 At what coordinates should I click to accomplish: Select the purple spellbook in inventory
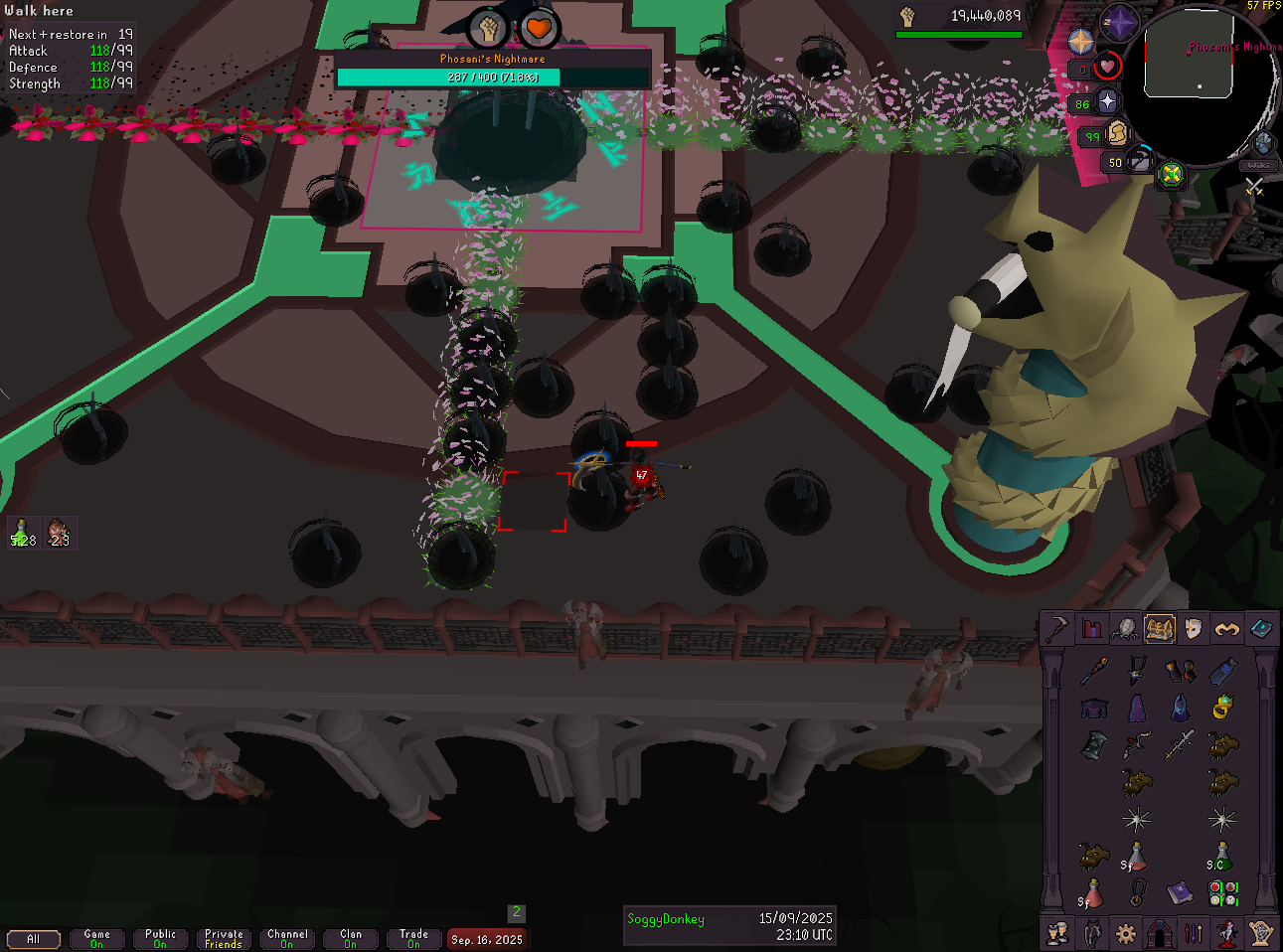click(x=1180, y=892)
